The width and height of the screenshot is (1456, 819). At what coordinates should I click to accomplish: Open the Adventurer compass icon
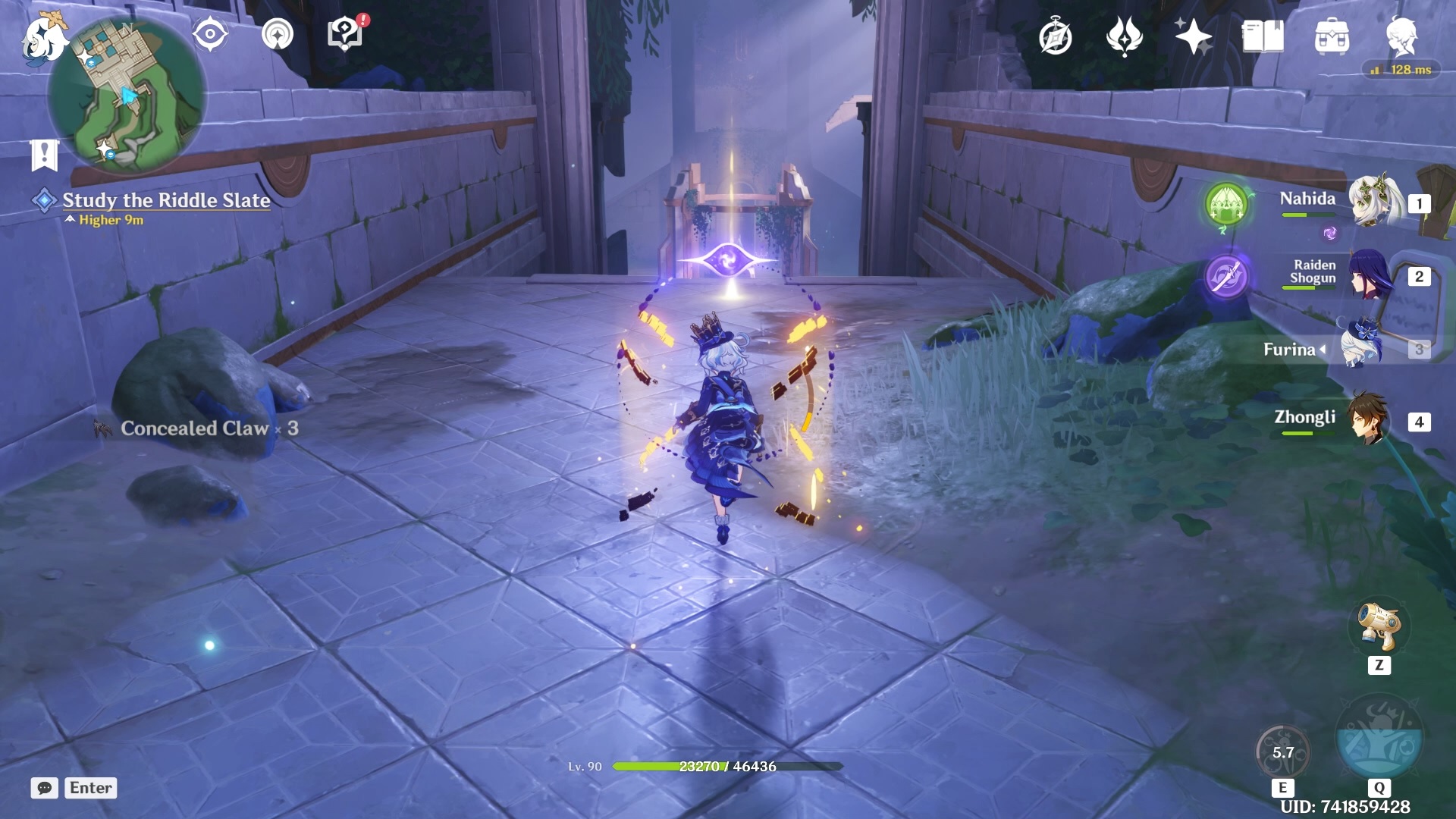(1055, 37)
